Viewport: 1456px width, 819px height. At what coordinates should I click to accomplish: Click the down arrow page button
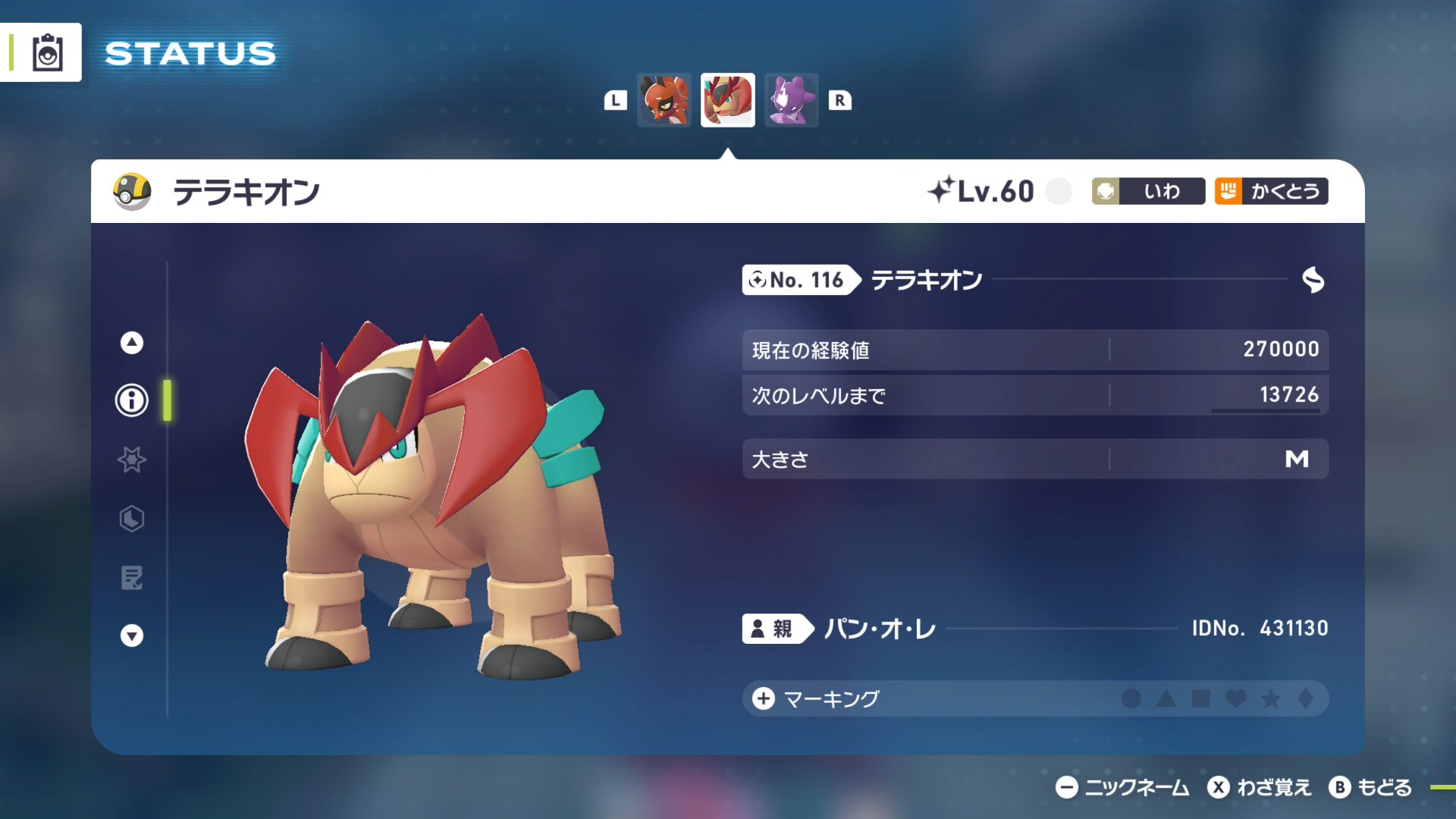[x=132, y=635]
